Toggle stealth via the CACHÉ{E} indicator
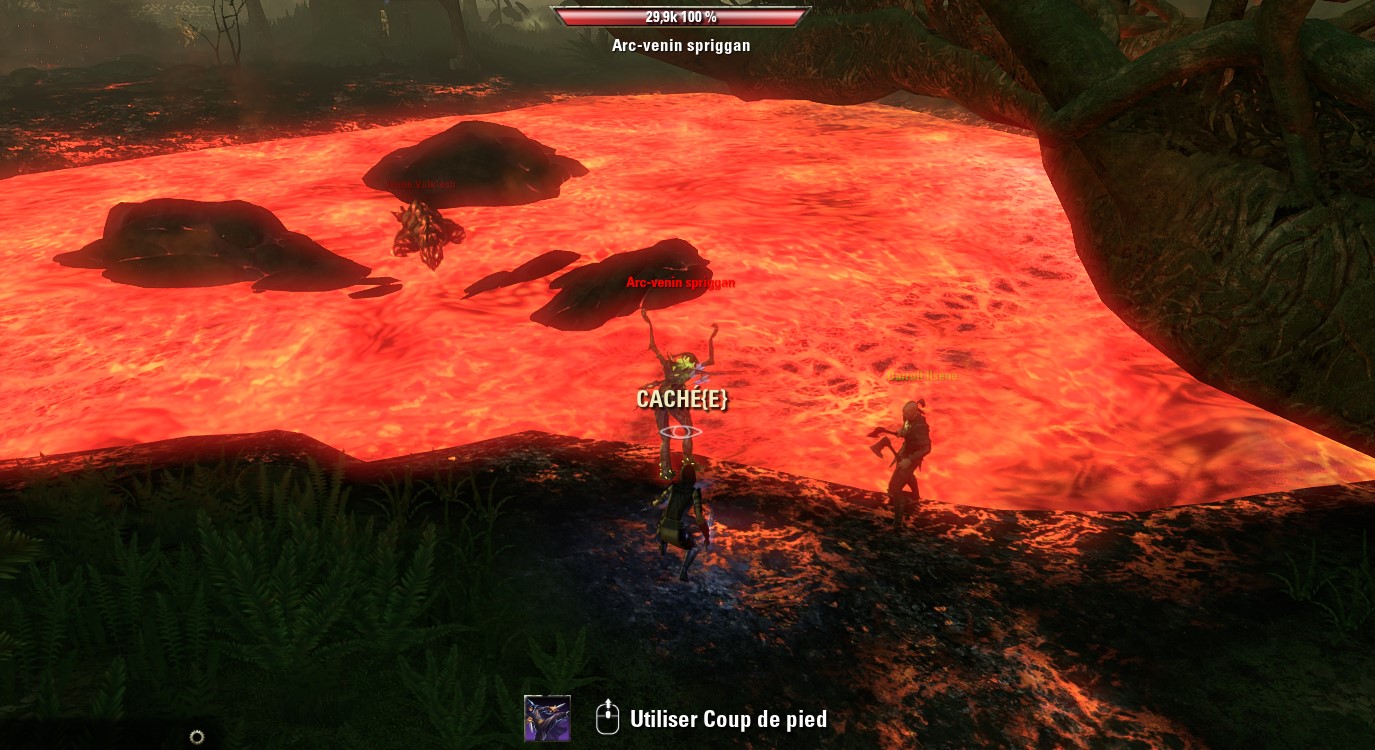 [681, 398]
